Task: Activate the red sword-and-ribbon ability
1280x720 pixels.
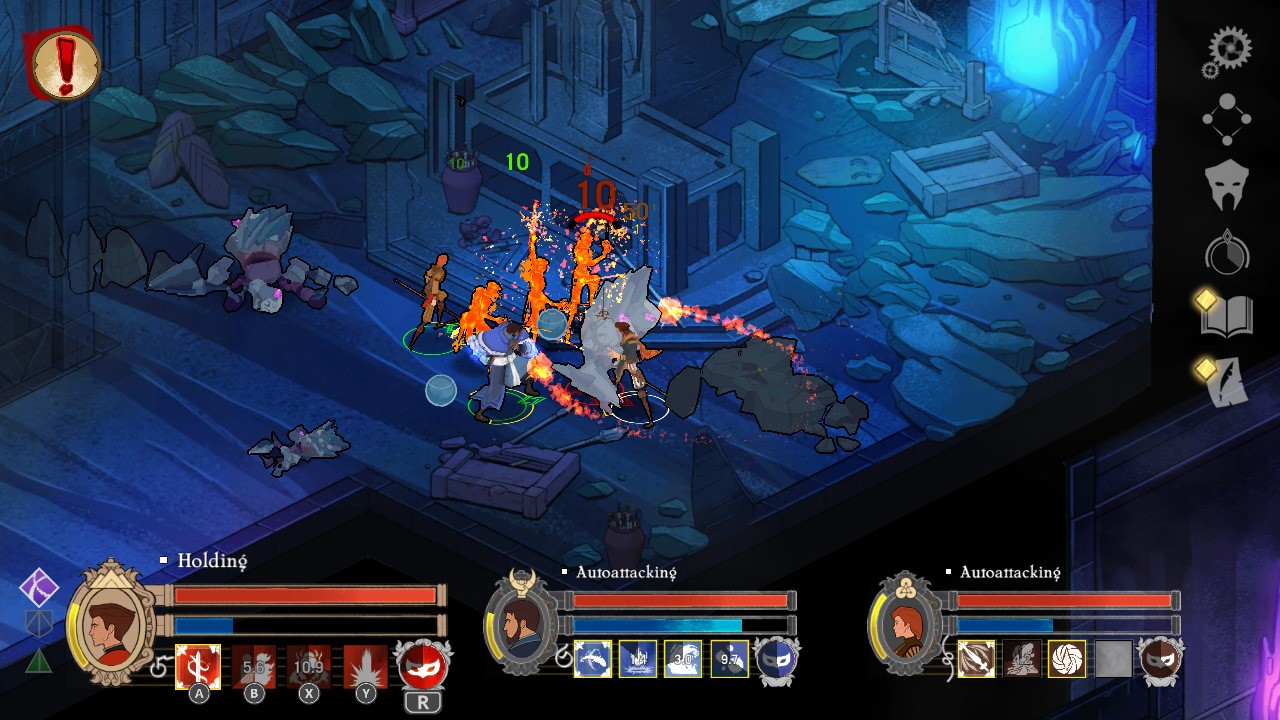Action: tap(198, 665)
